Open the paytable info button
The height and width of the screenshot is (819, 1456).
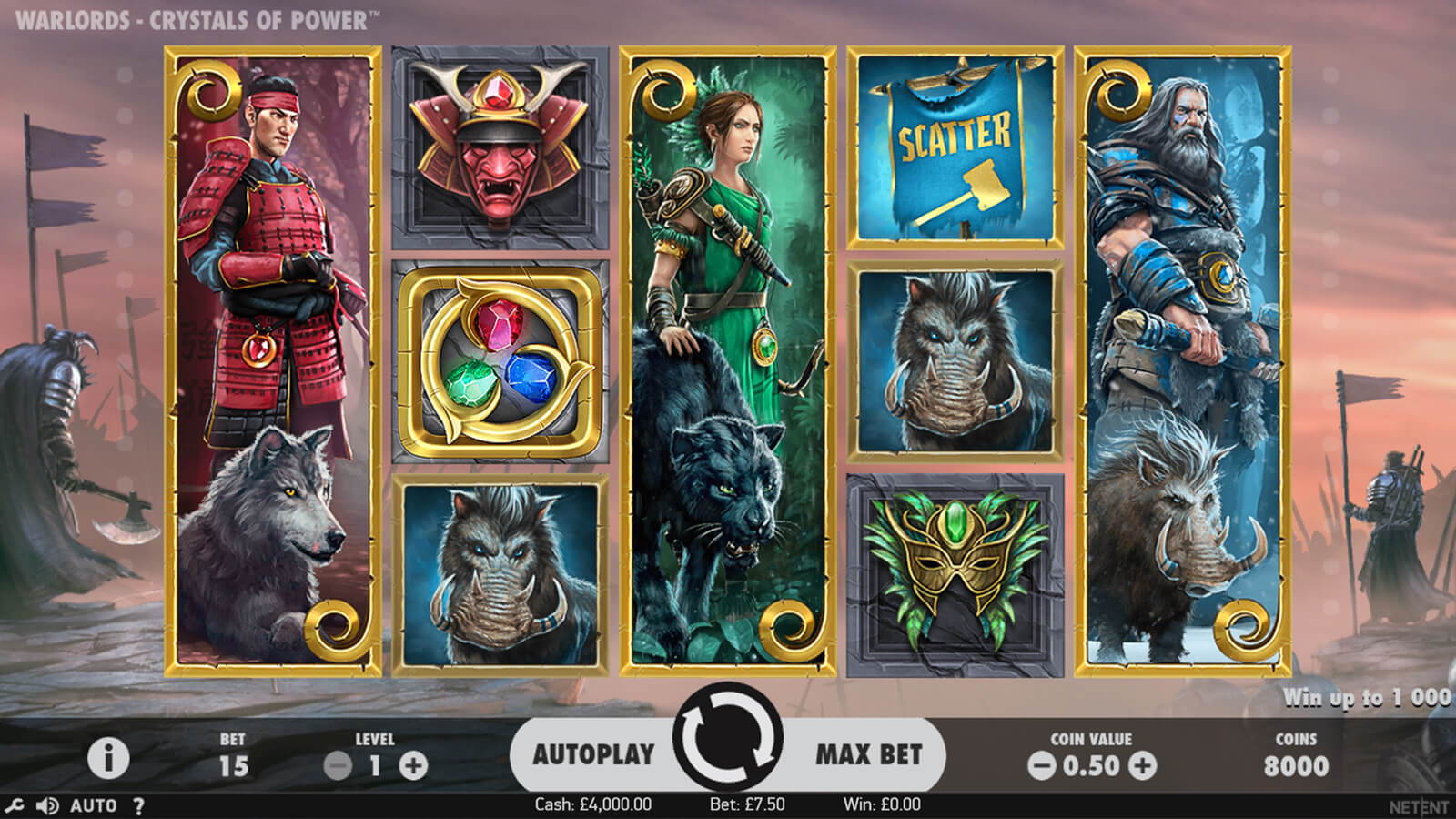(107, 758)
